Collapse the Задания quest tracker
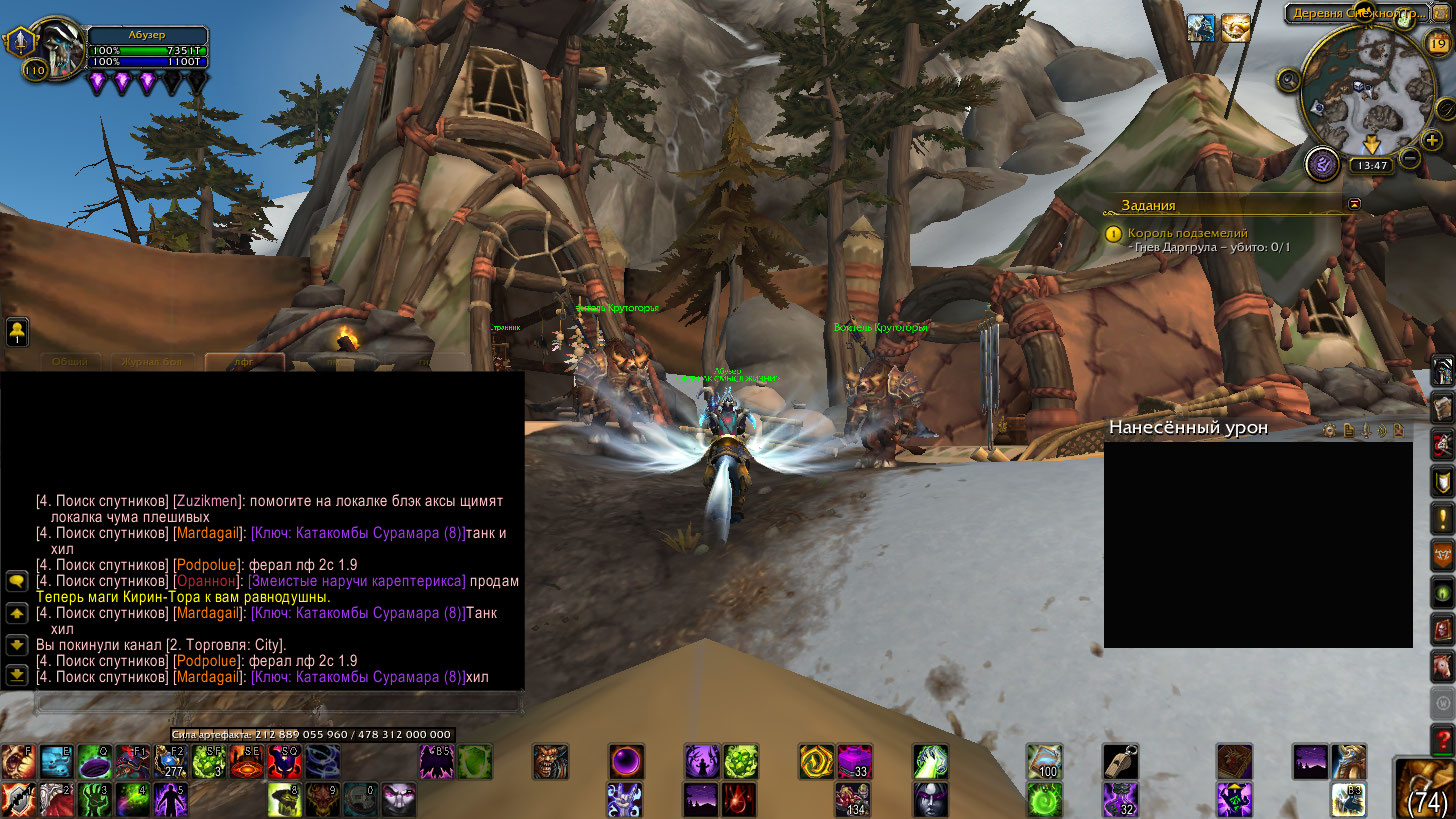This screenshot has width=1456, height=819. point(1354,203)
